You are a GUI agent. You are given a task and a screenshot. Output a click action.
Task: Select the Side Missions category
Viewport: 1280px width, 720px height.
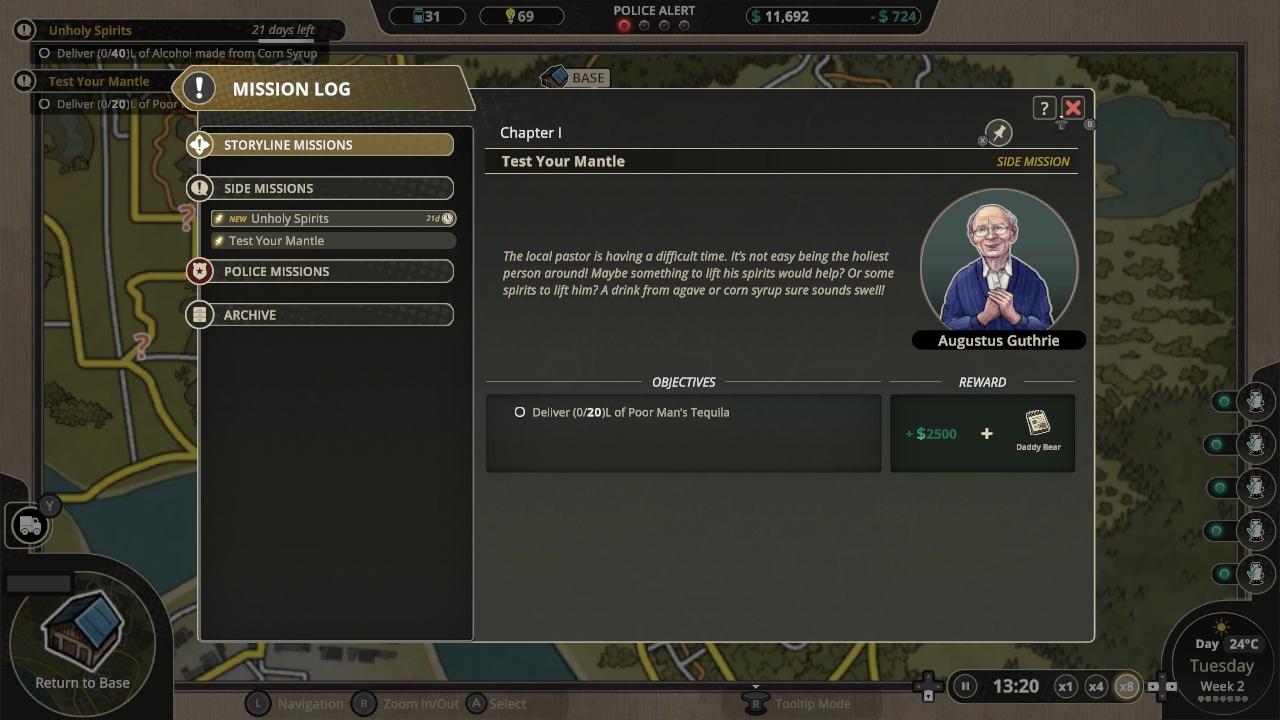320,188
